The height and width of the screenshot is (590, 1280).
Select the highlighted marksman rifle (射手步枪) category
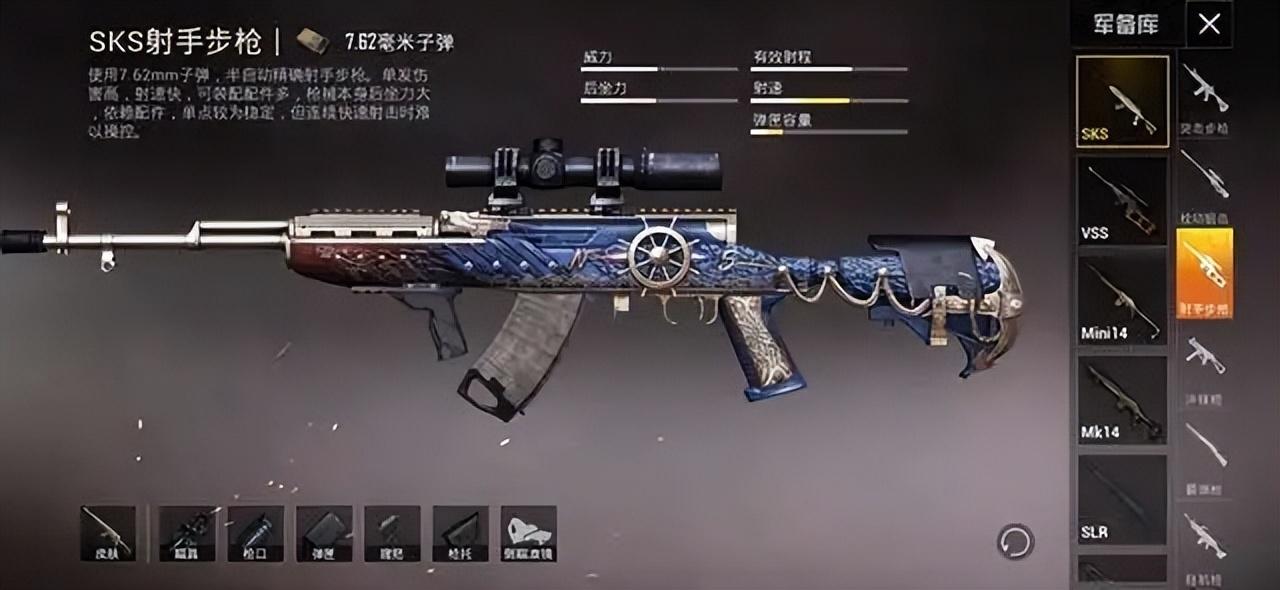click(x=1205, y=272)
